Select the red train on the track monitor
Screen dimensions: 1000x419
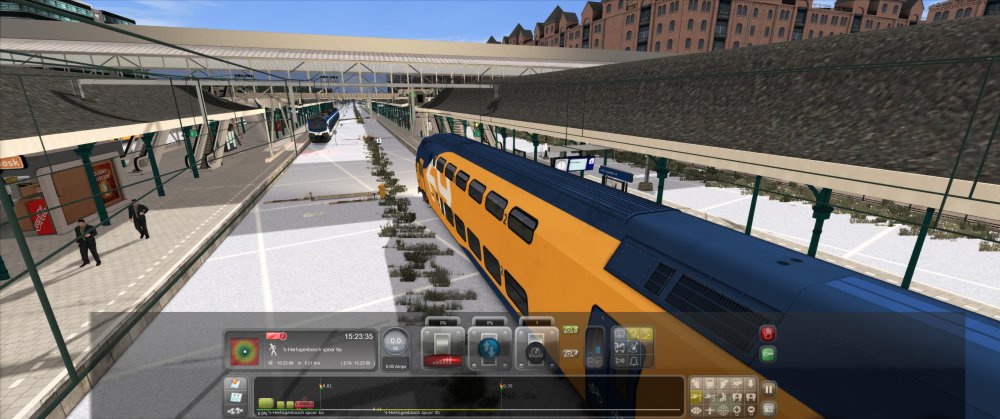coord(303,404)
